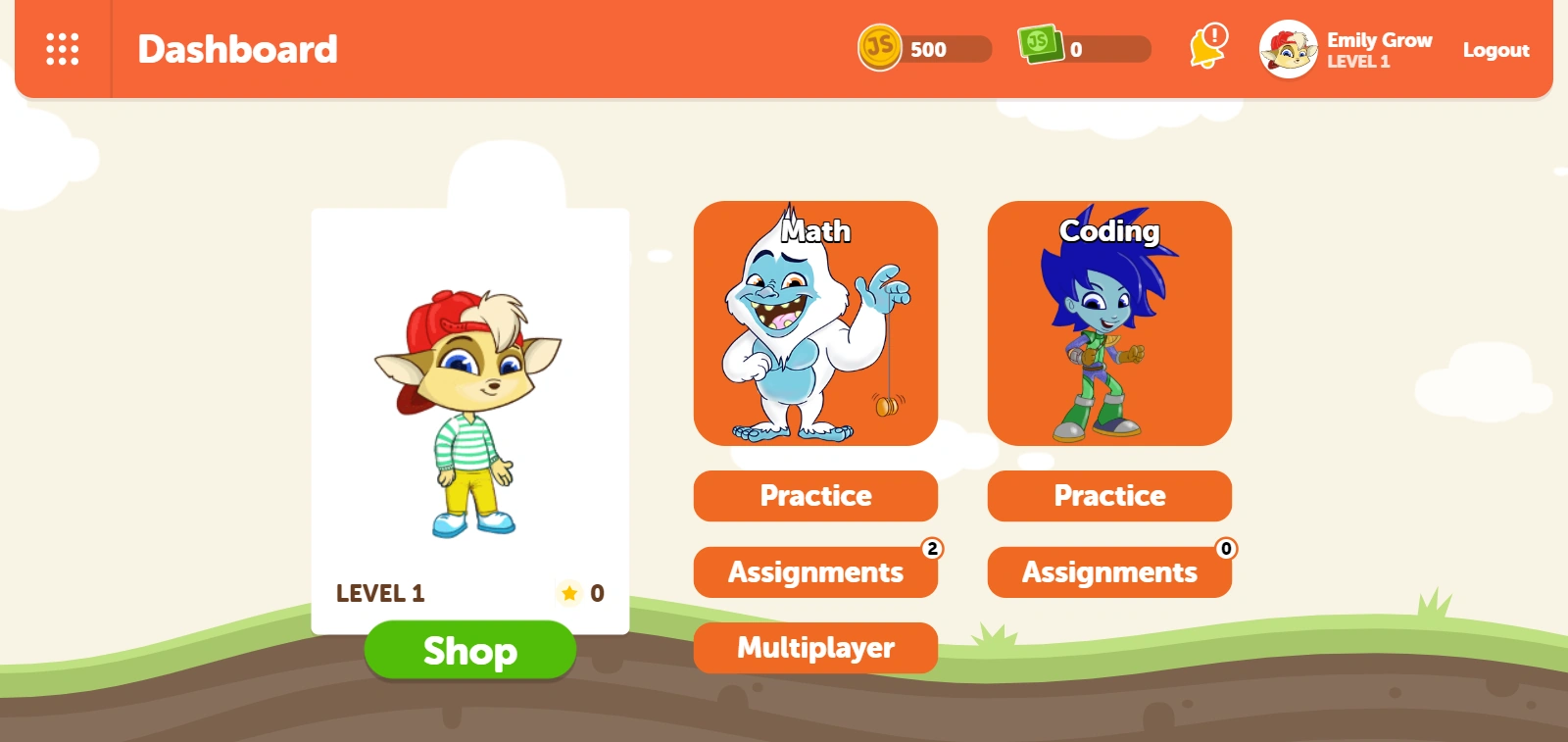
Task: Click the Dashboard heading
Action: (x=237, y=49)
